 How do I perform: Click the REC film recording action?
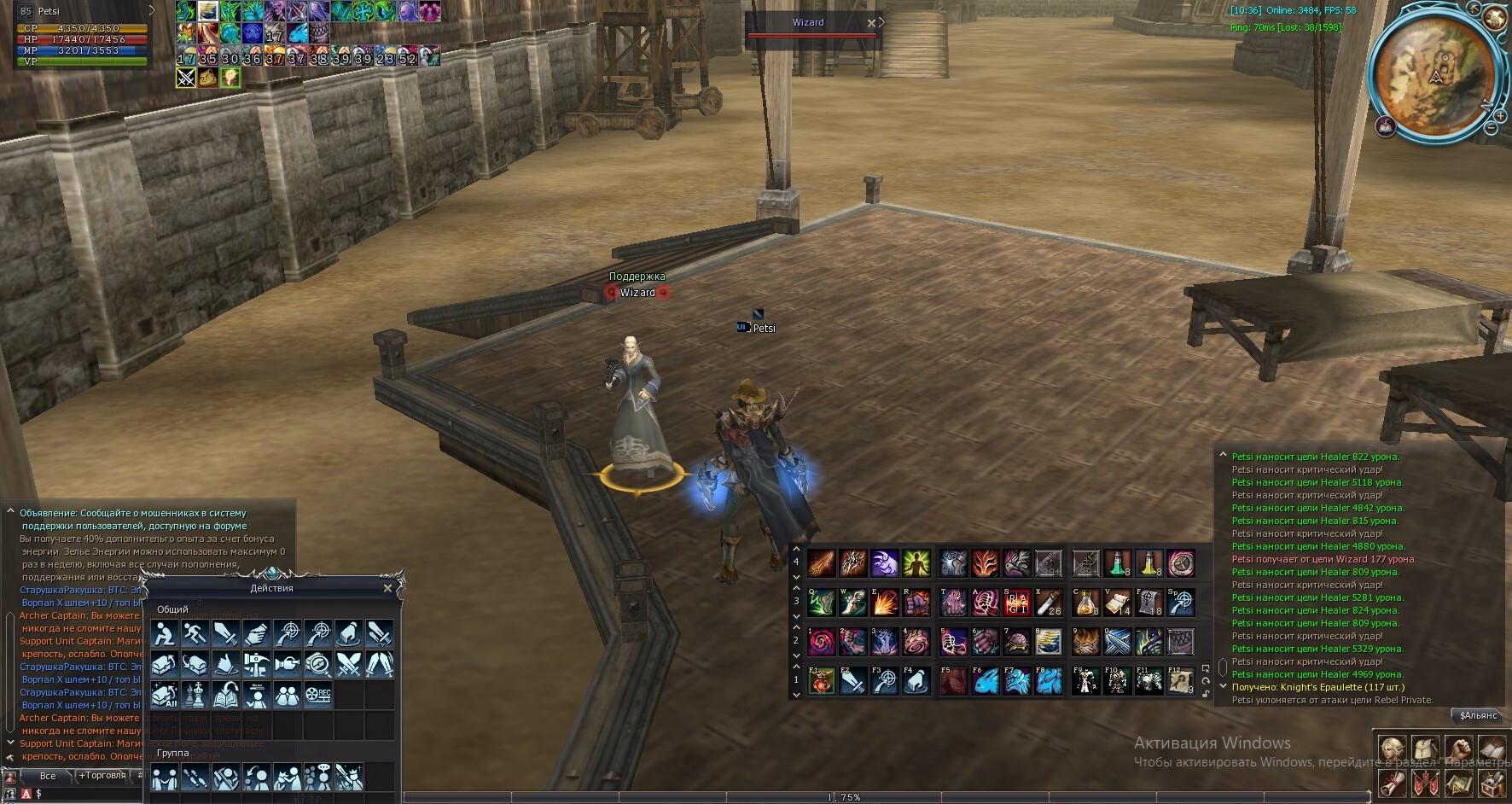(318, 695)
